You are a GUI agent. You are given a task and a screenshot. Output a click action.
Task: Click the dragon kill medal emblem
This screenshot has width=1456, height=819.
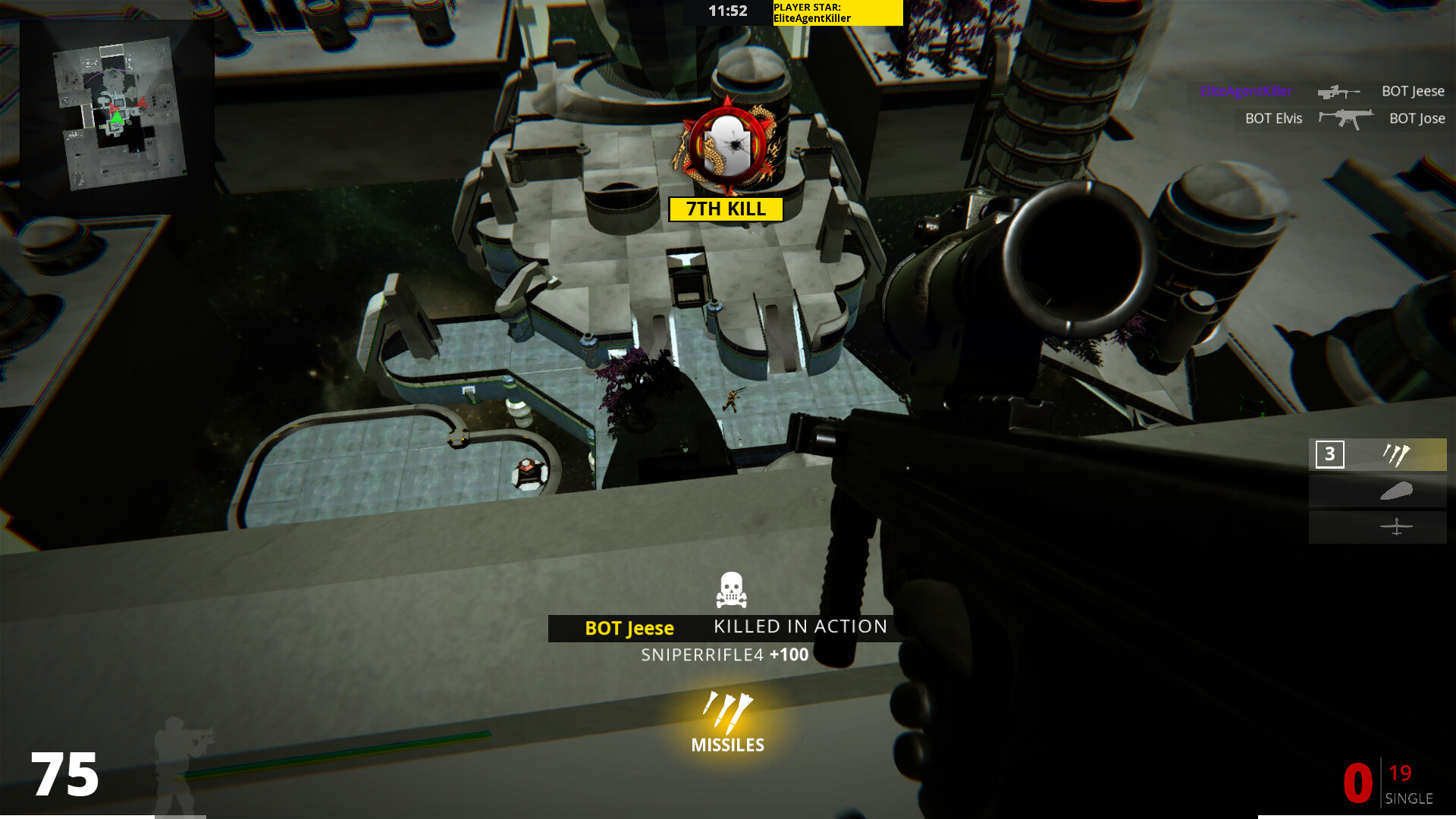click(x=726, y=144)
